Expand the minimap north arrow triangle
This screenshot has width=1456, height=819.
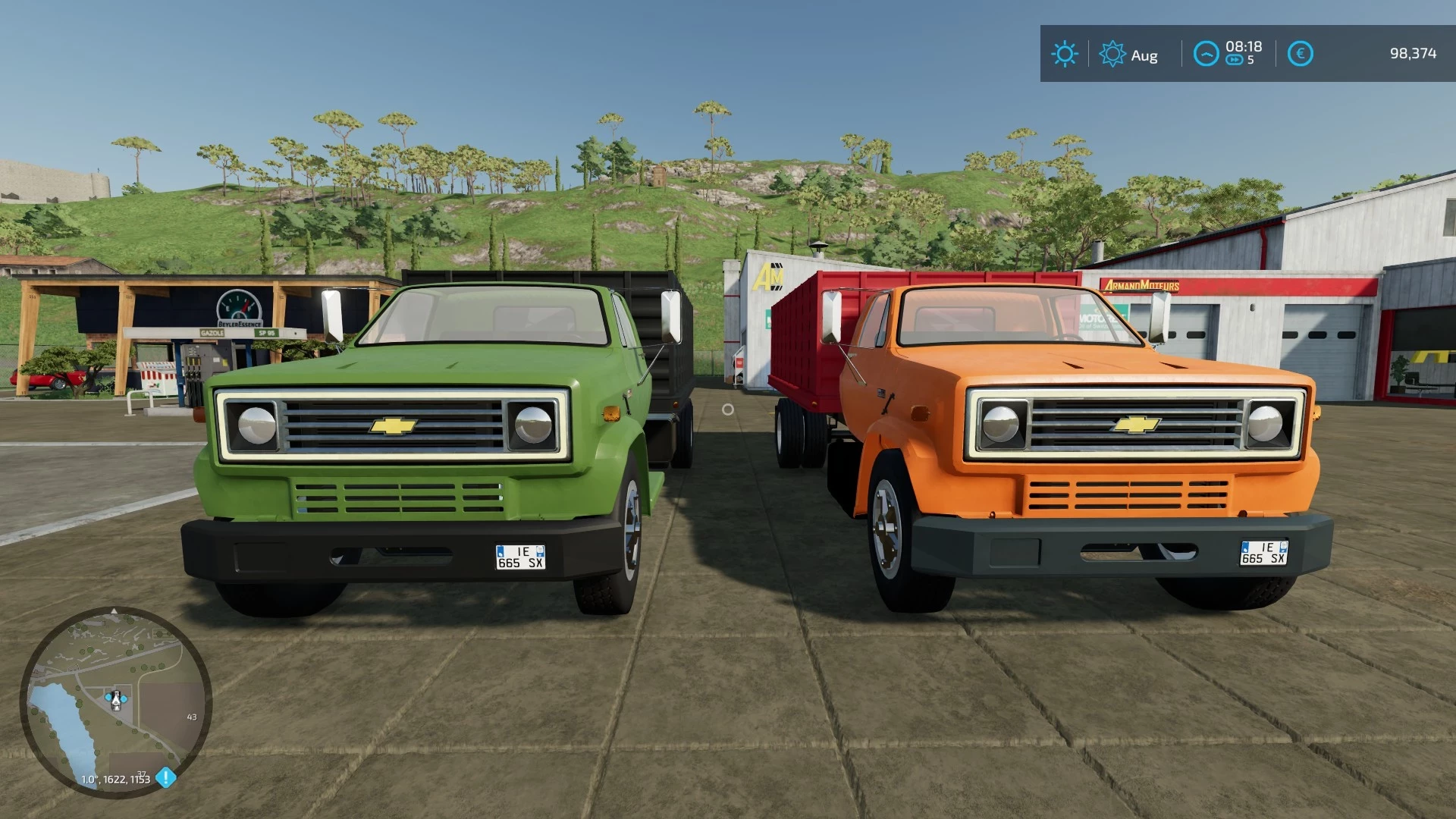(x=114, y=610)
